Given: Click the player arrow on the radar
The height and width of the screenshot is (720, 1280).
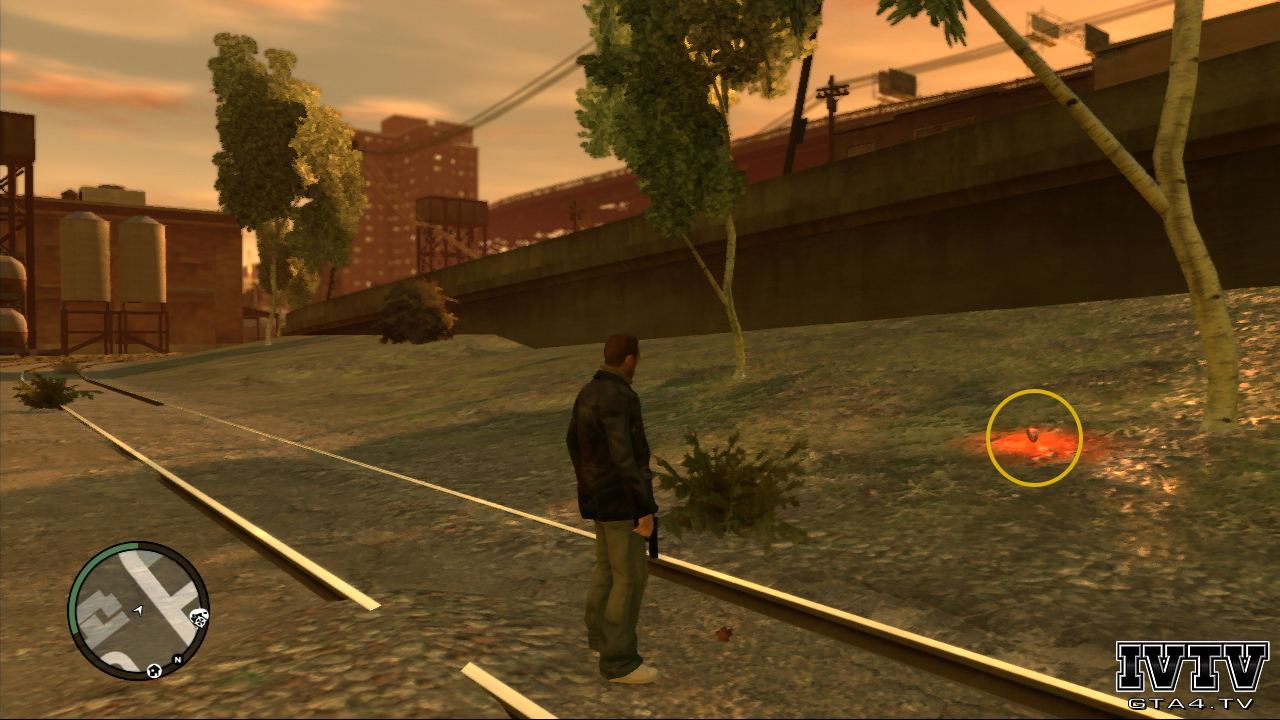Looking at the screenshot, I should point(139,609).
